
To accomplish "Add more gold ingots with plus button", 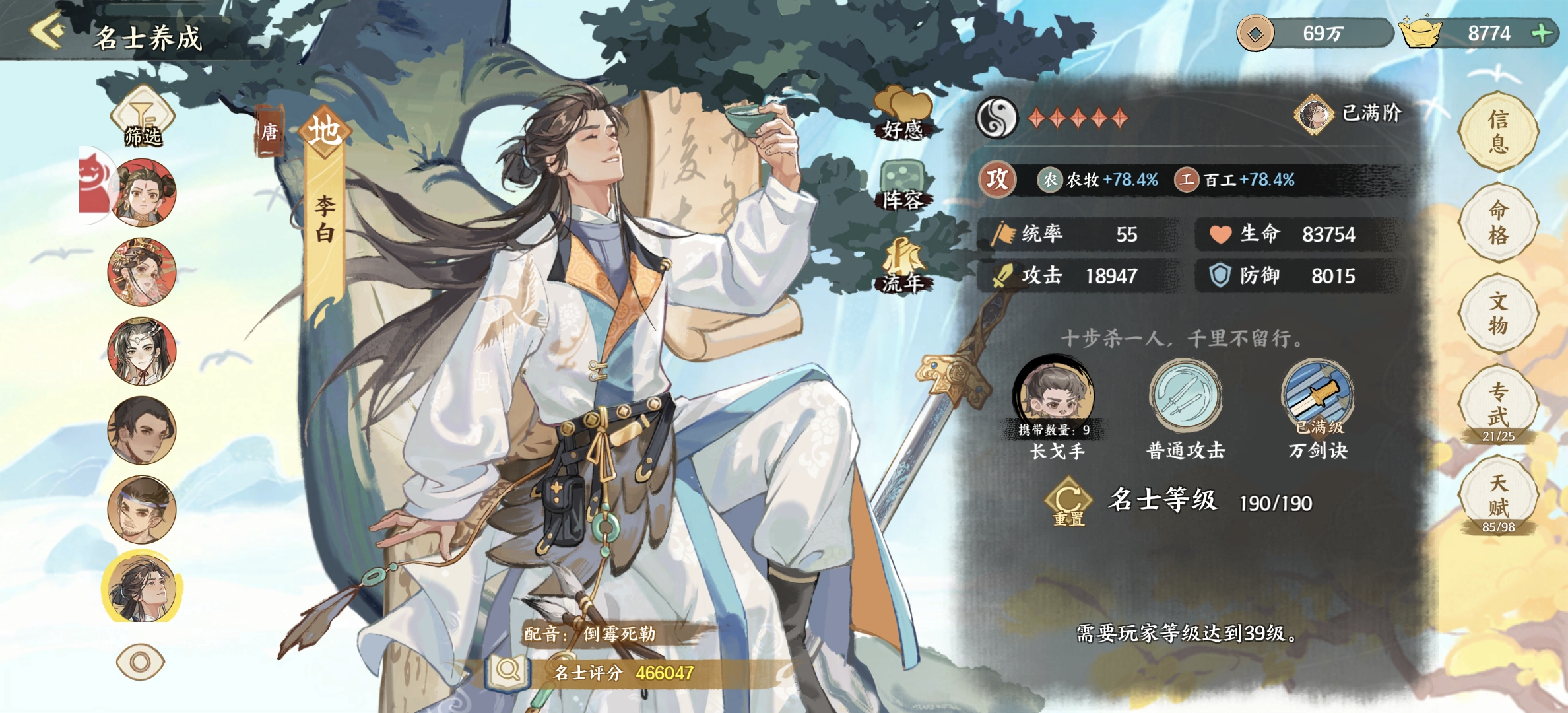I will point(1542,33).
